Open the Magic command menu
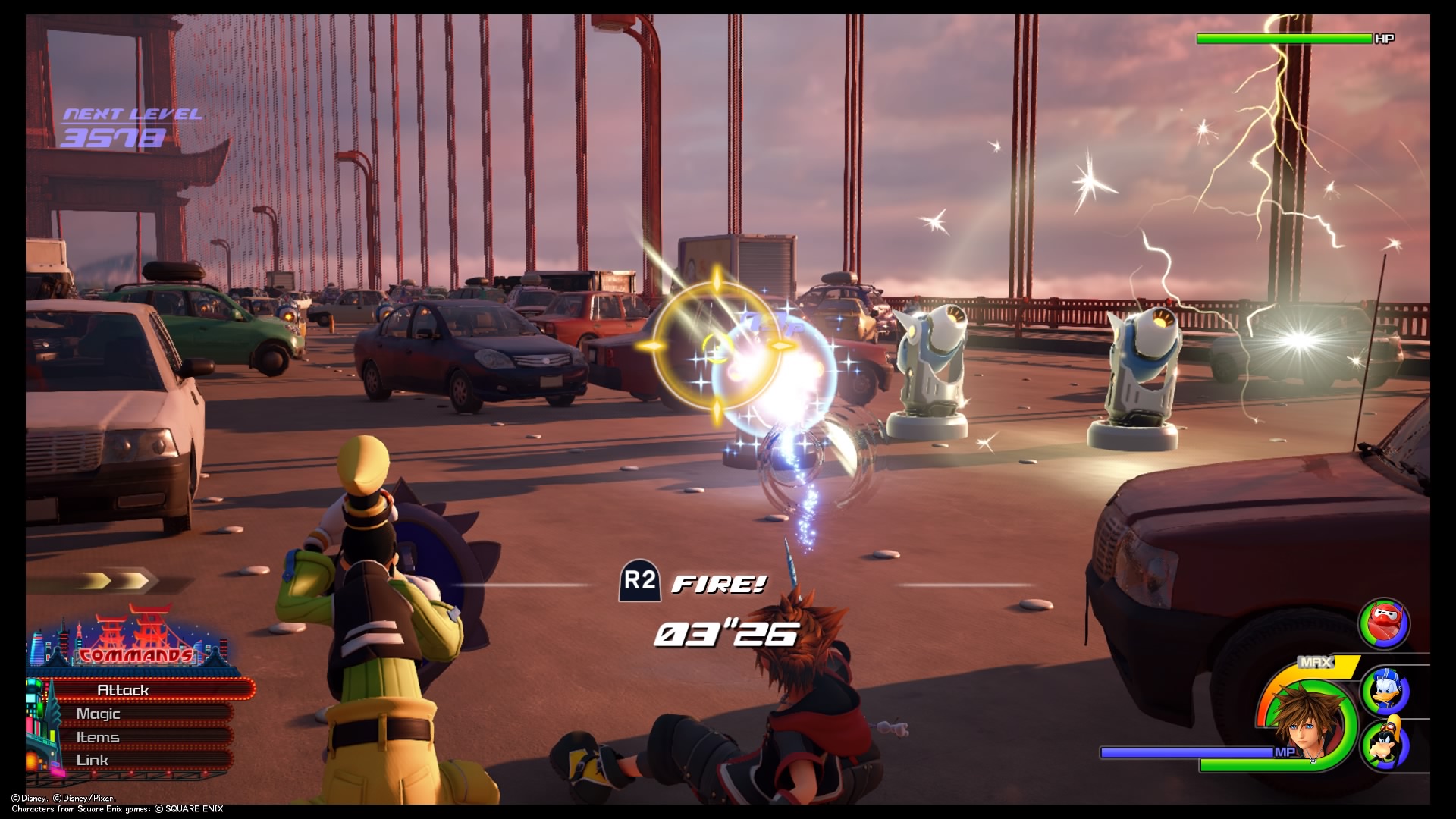 click(99, 714)
